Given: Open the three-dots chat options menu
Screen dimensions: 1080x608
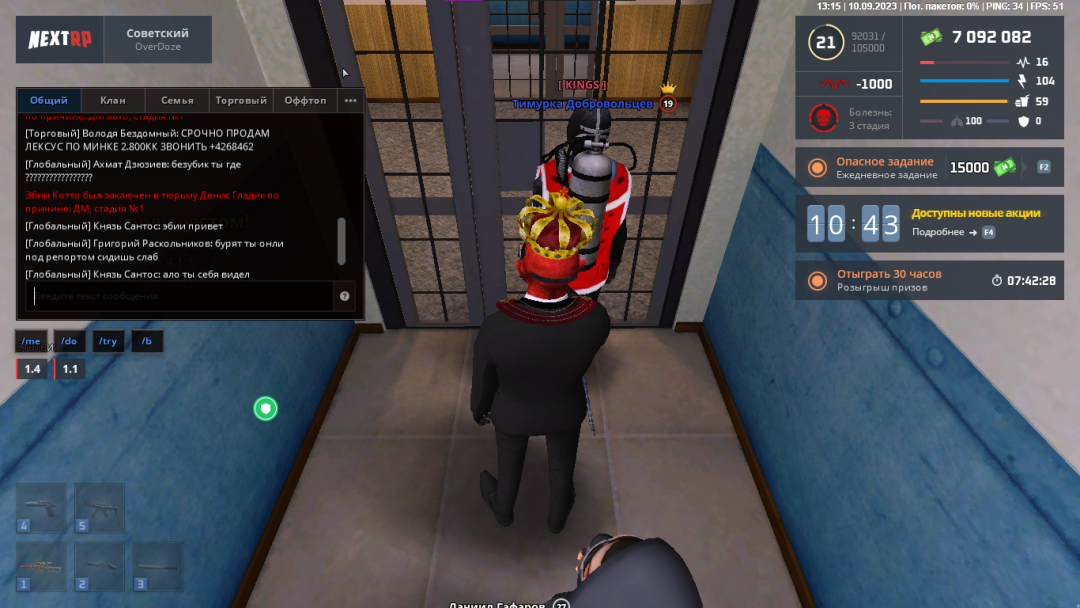Looking at the screenshot, I should (350, 100).
